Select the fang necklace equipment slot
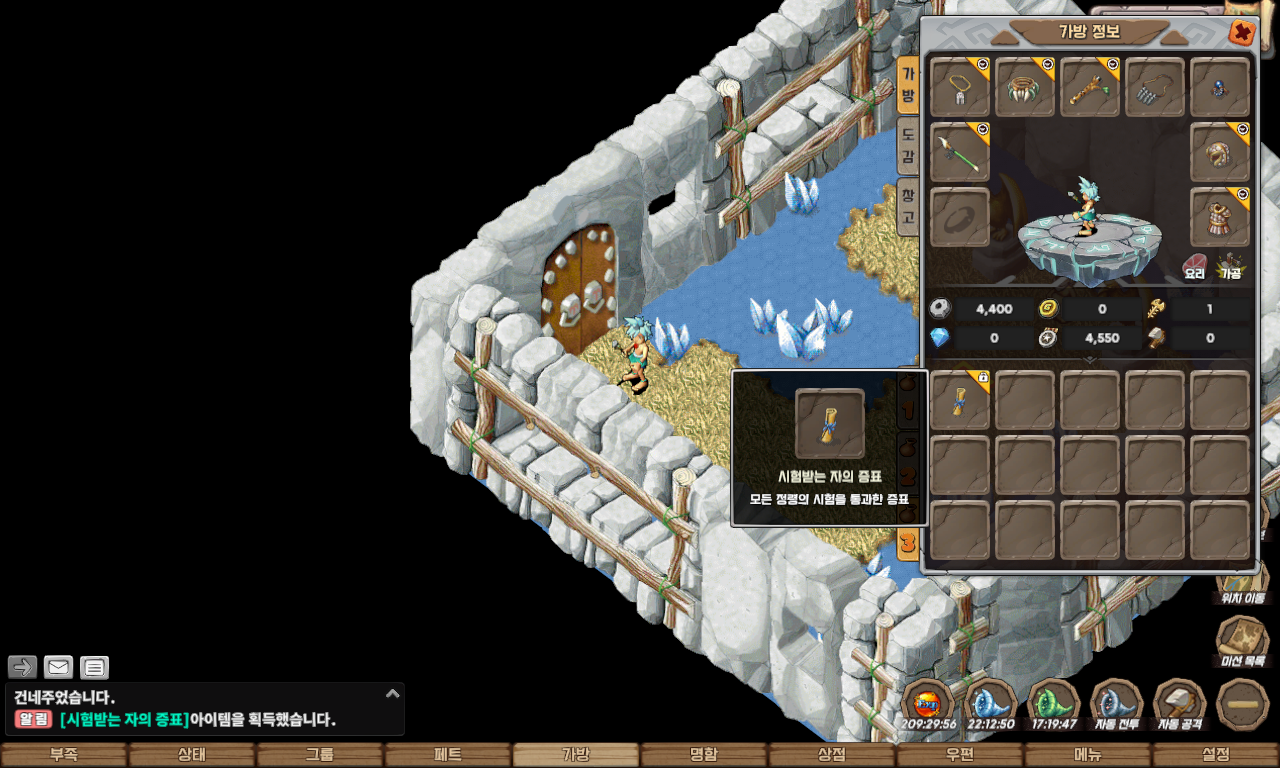Image resolution: width=1280 pixels, height=768 pixels. [1025, 87]
